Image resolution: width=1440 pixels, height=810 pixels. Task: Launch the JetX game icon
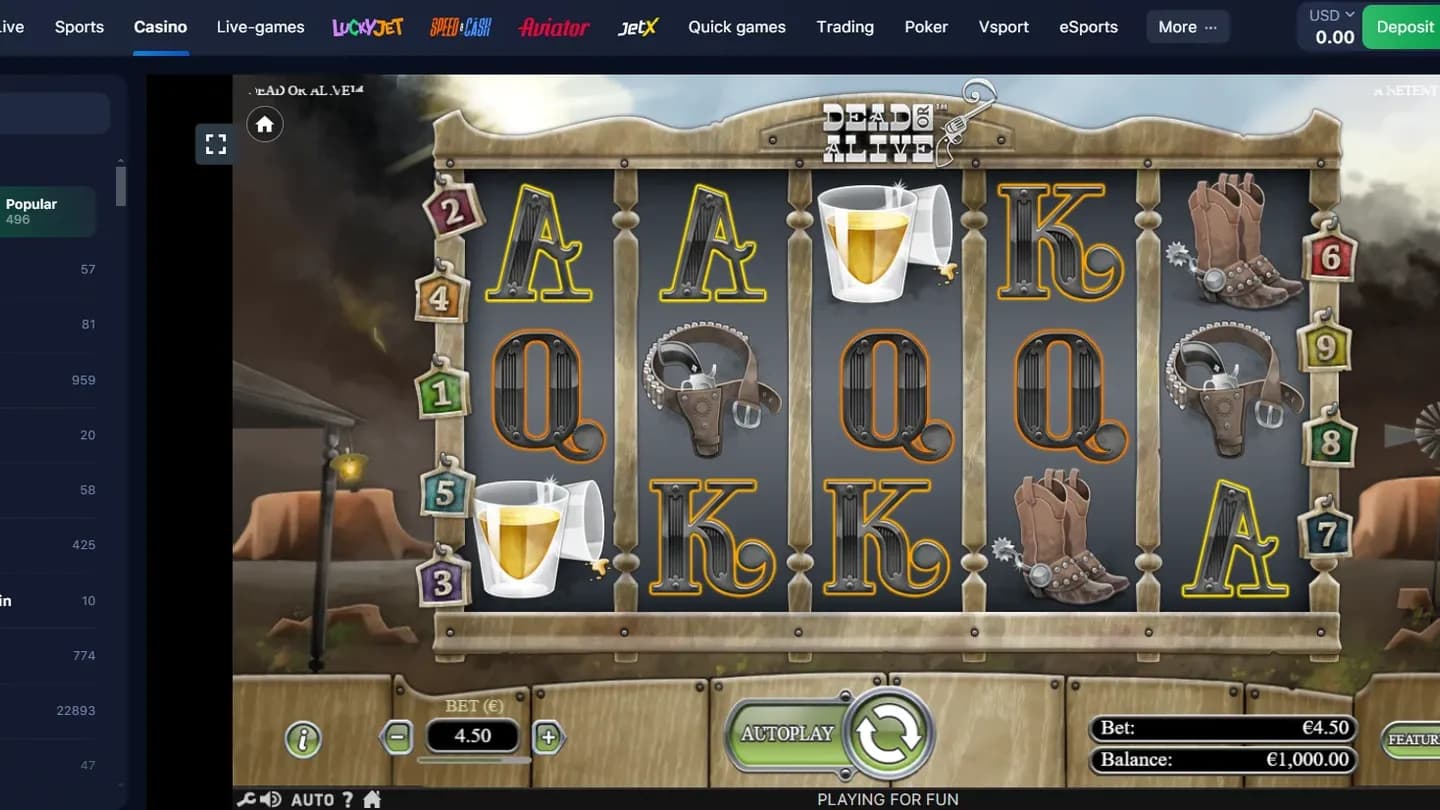pyautogui.click(x=638, y=27)
